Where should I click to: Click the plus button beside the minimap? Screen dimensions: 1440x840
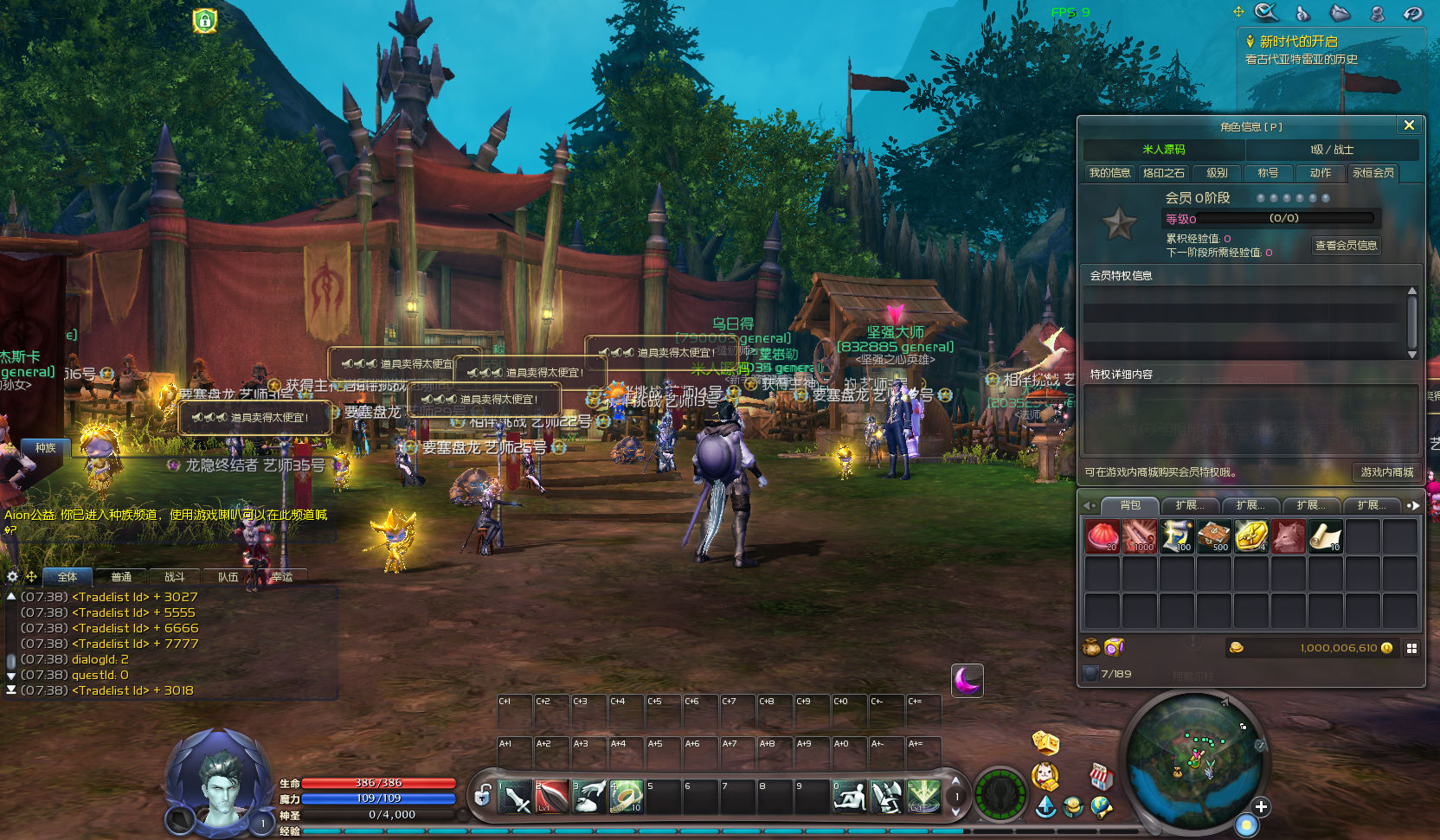(1261, 807)
